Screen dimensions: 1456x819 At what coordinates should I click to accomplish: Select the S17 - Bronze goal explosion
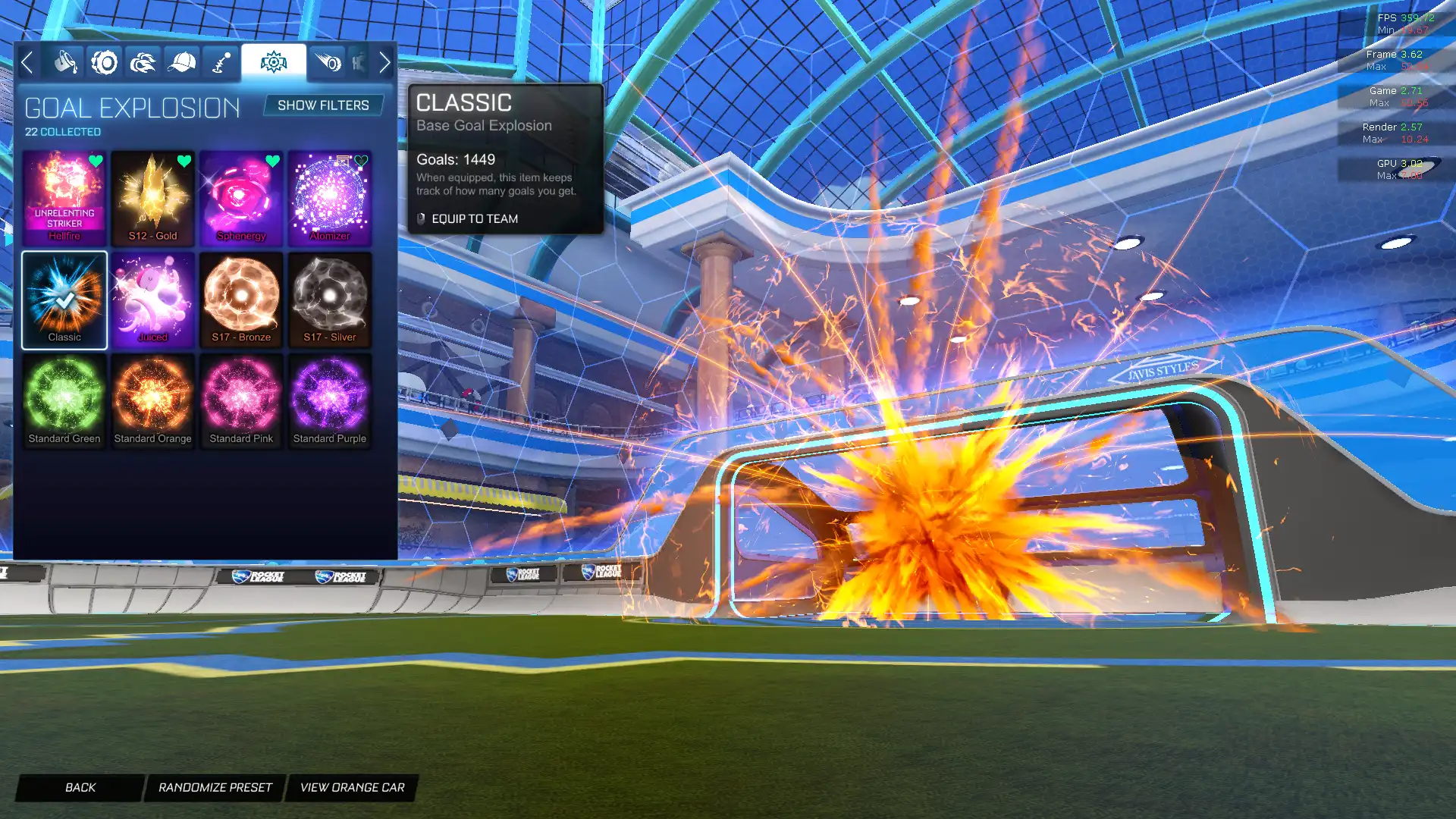point(241,300)
